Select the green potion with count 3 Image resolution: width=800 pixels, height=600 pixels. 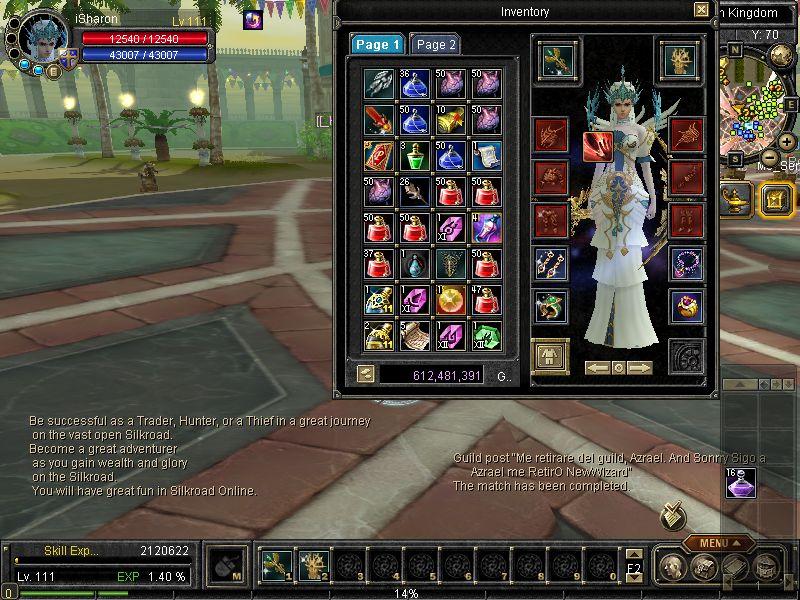(x=414, y=156)
